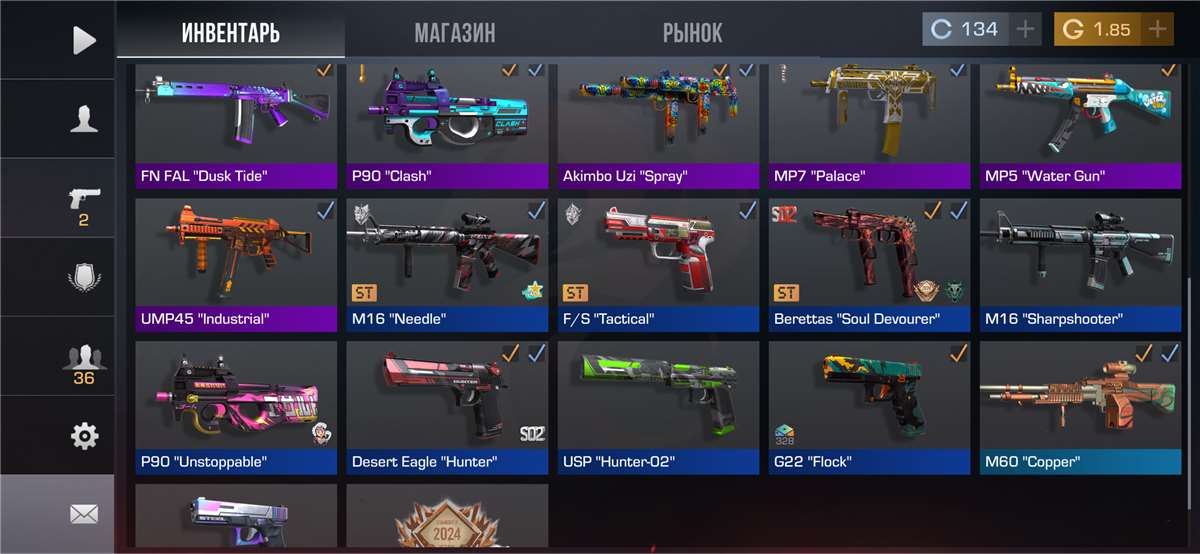Select the Akimbo Uzi "Spray" skin
This screenshot has height=554, width=1200.
click(x=659, y=122)
